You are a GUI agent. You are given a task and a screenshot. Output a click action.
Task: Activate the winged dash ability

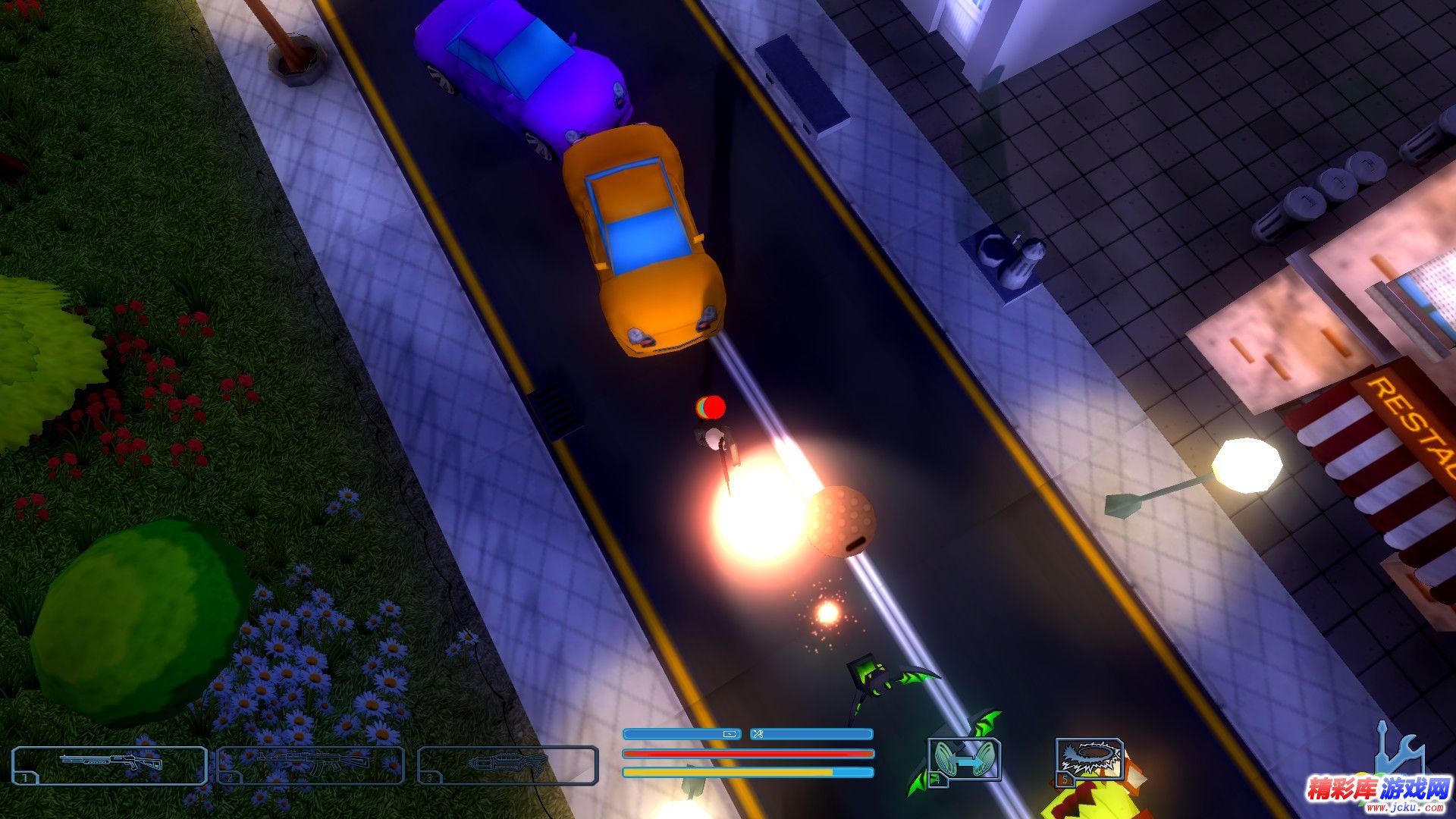click(964, 761)
